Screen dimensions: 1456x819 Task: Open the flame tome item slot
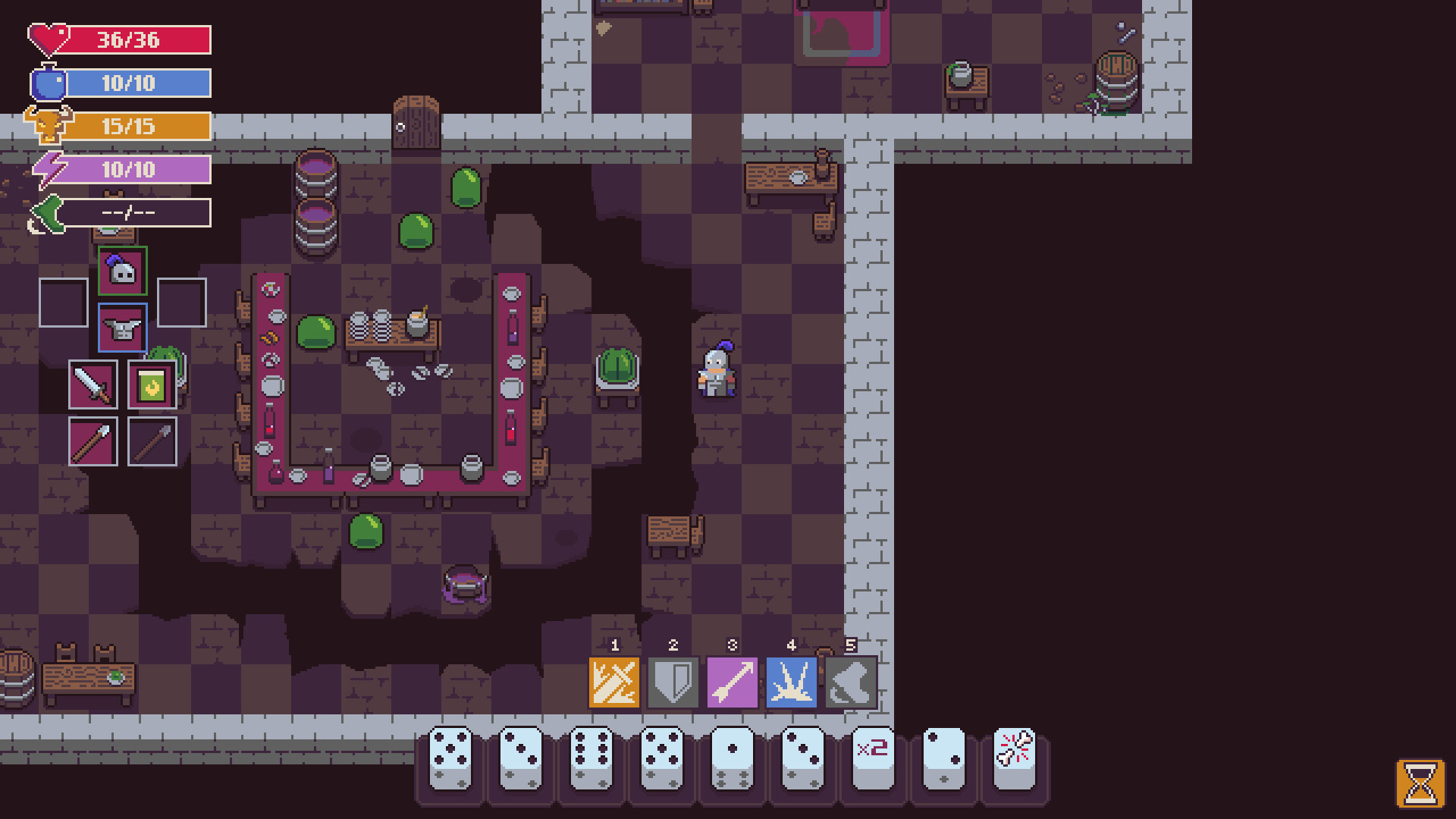(150, 384)
